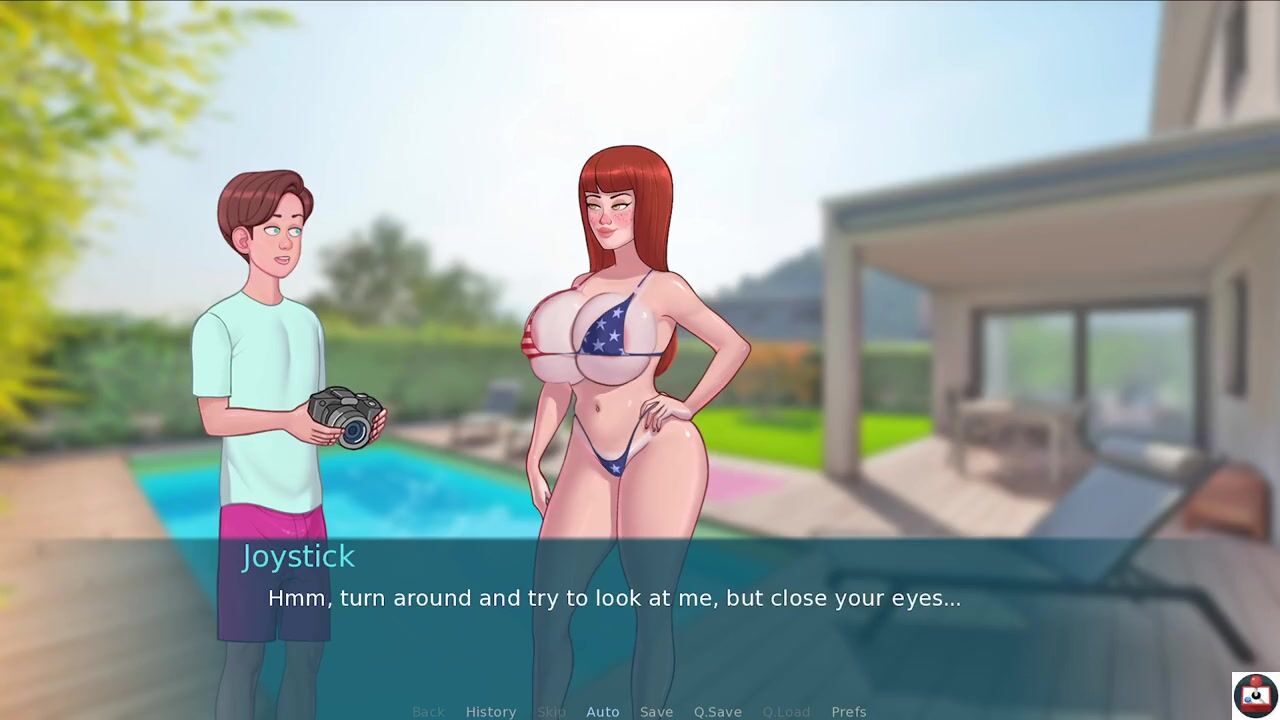Open the dialogue History log
The height and width of the screenshot is (720, 1280).
click(x=490, y=711)
